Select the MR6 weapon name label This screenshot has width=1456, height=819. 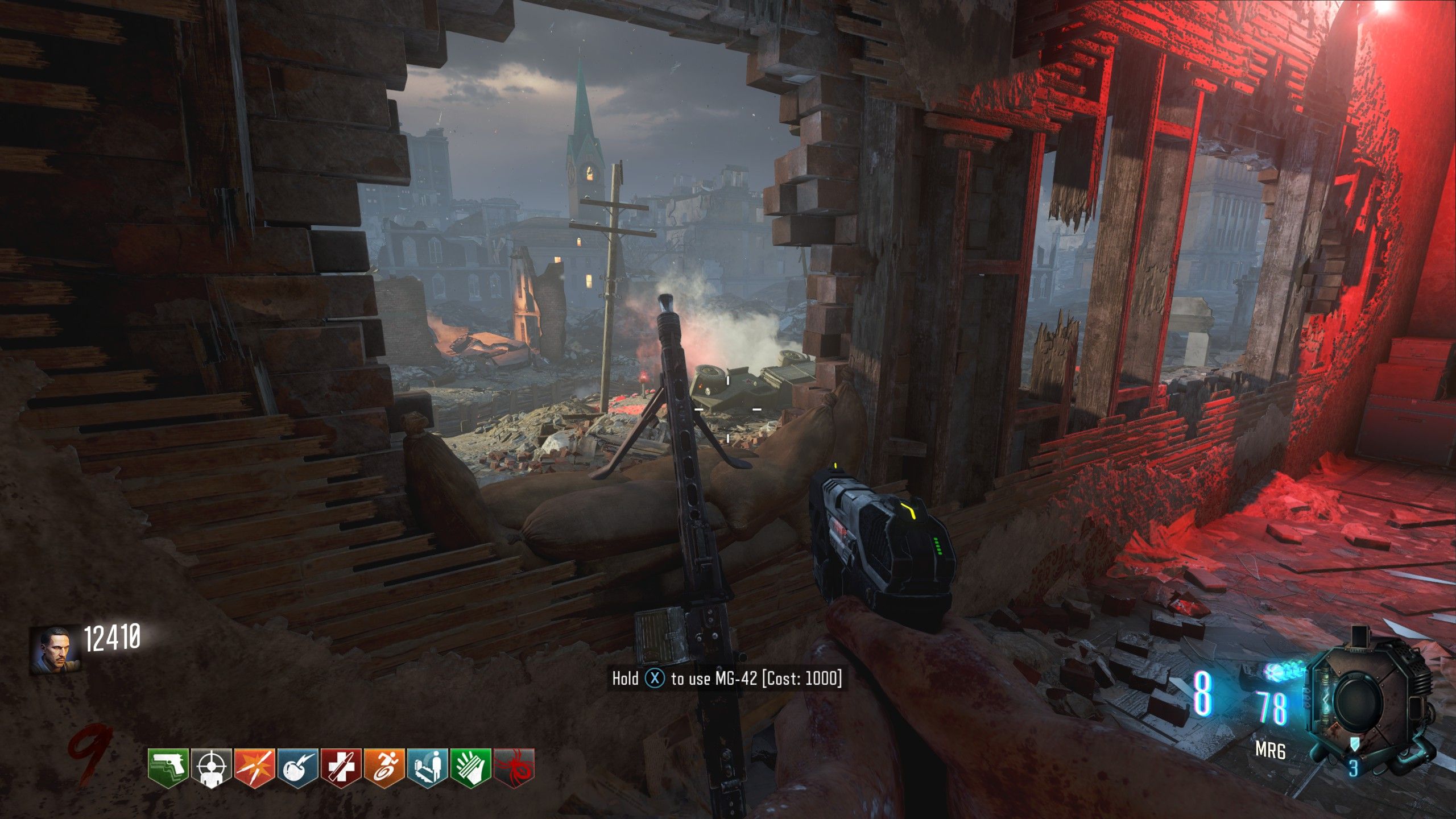1270,751
